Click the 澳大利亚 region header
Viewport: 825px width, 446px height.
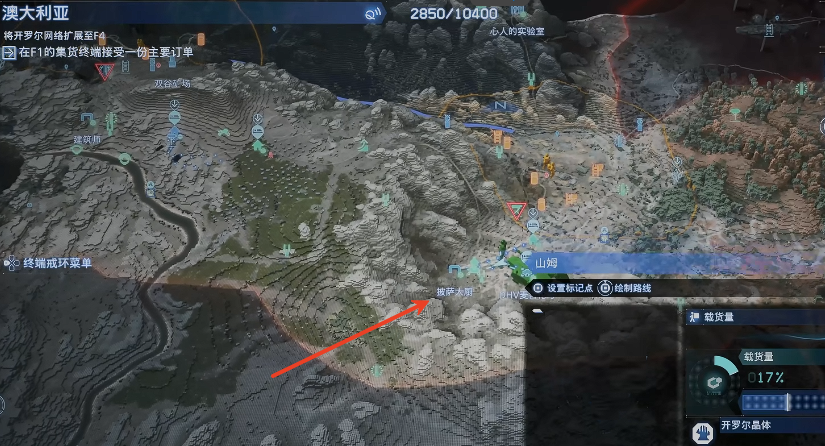pos(38,13)
